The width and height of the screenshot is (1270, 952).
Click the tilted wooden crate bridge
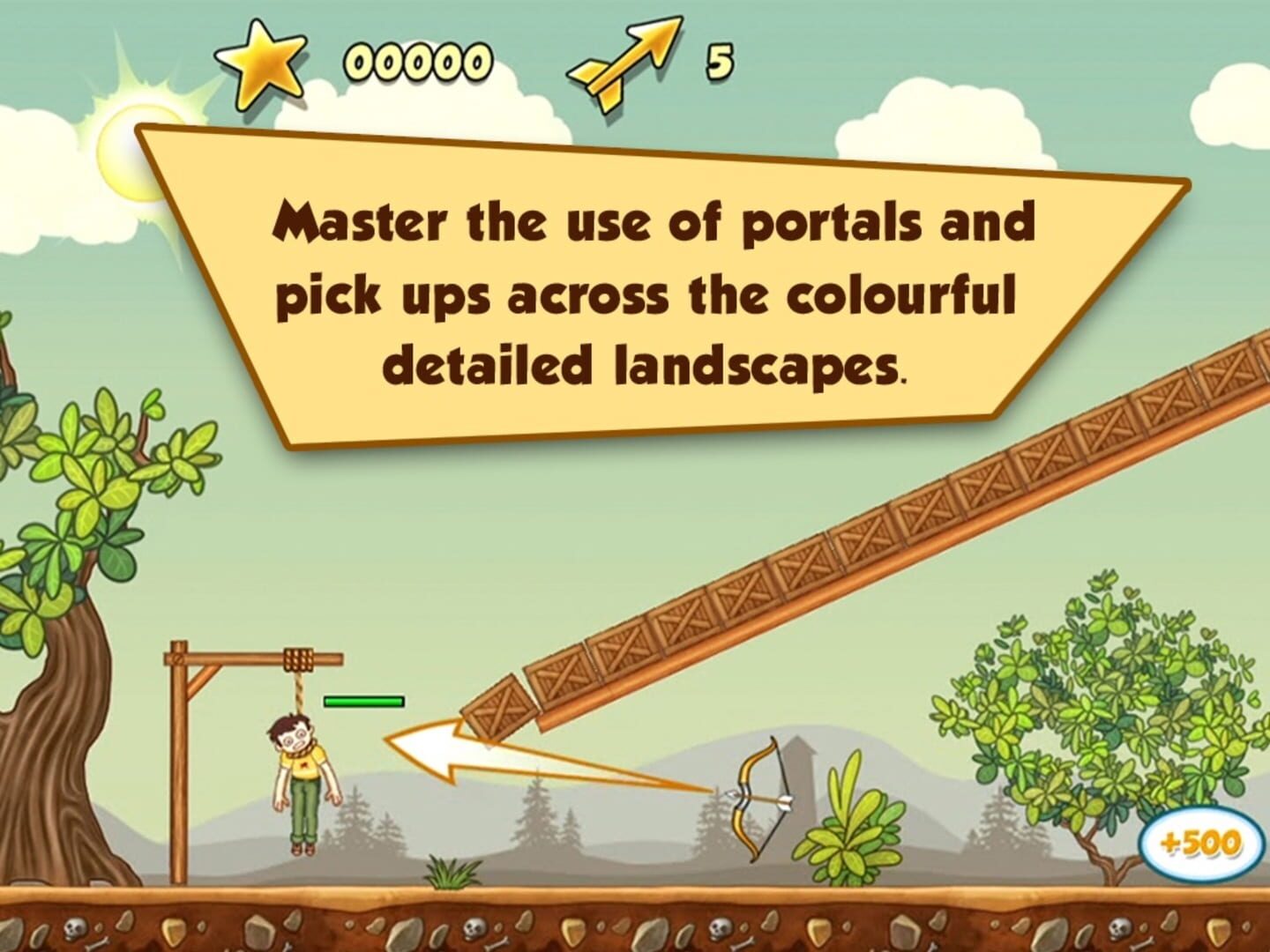coord(882,547)
